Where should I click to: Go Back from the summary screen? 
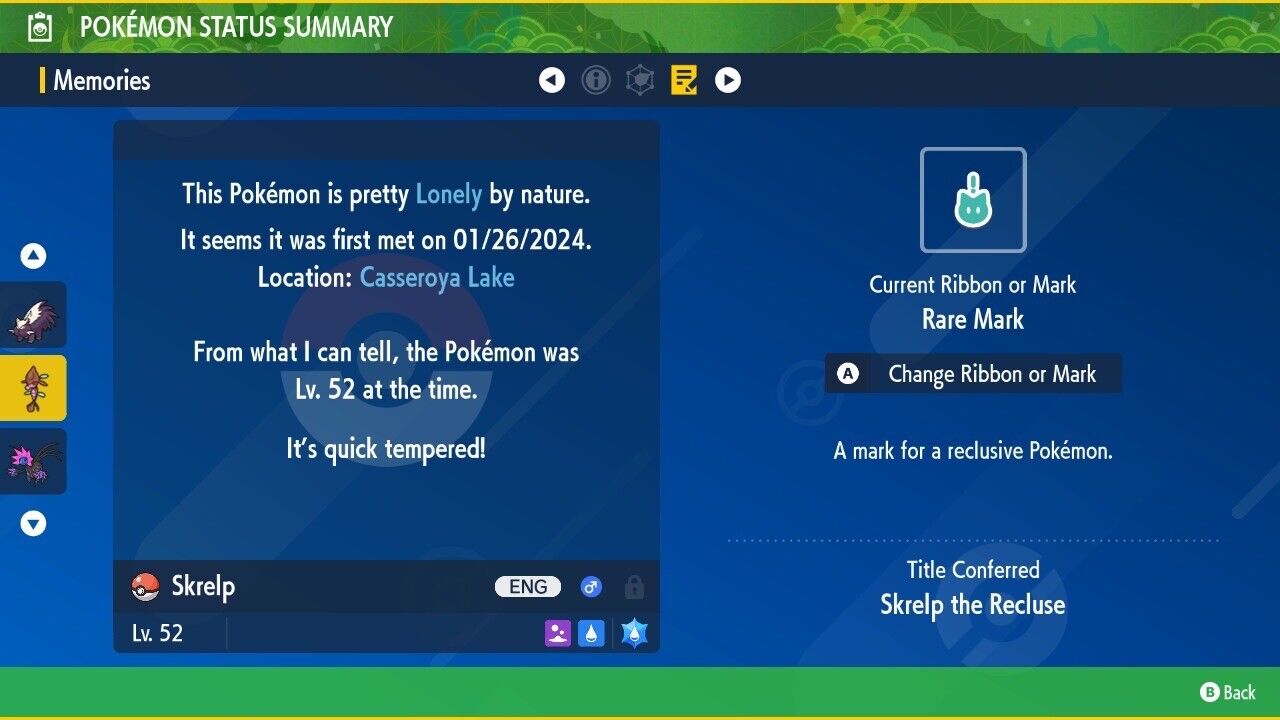[x=1228, y=692]
